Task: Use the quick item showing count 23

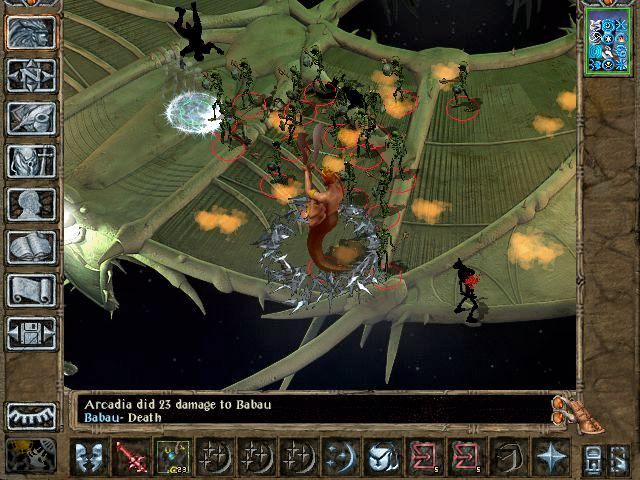Action: pos(172,456)
